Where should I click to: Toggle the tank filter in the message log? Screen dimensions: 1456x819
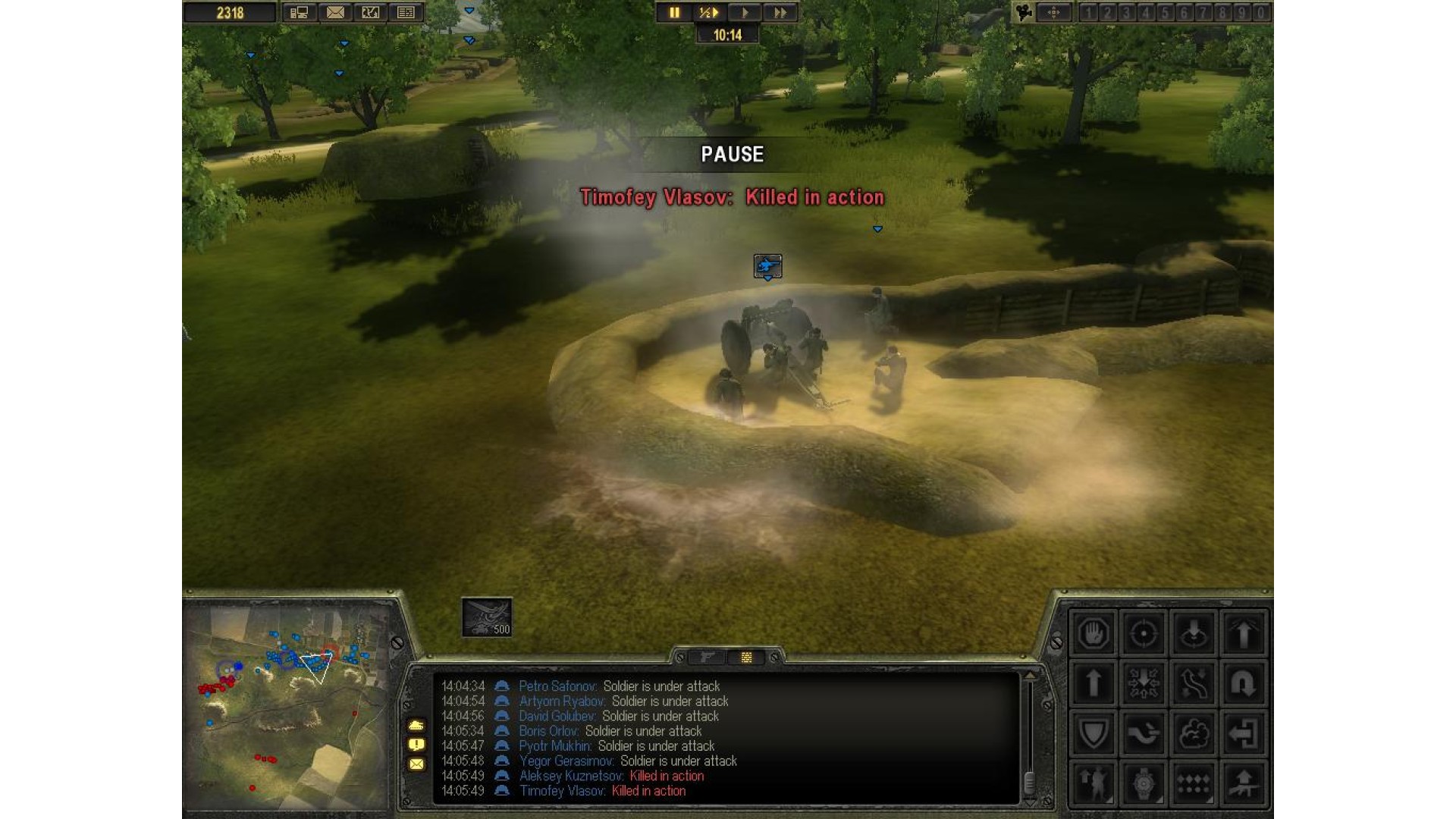[x=416, y=726]
